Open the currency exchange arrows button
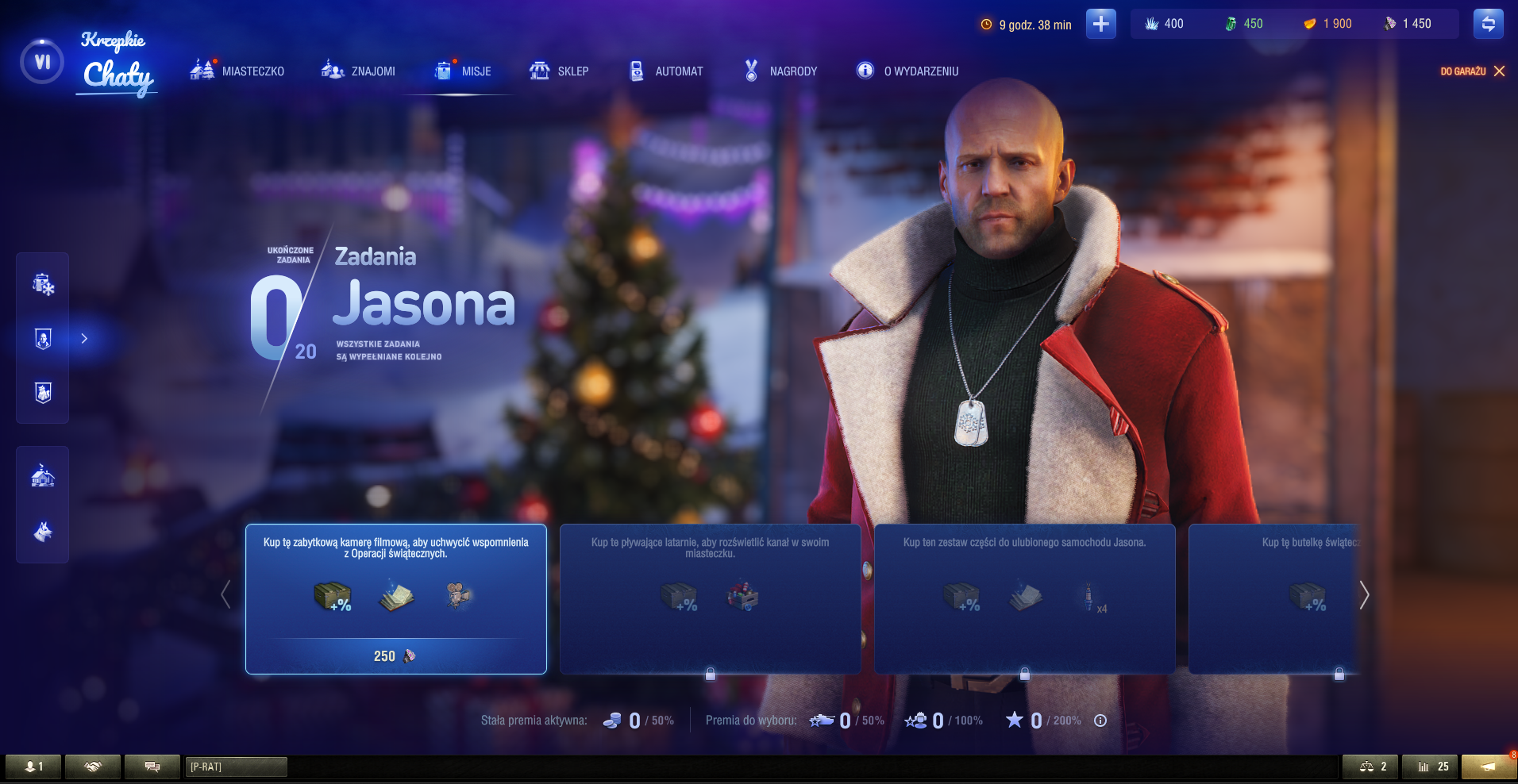 click(x=1488, y=24)
